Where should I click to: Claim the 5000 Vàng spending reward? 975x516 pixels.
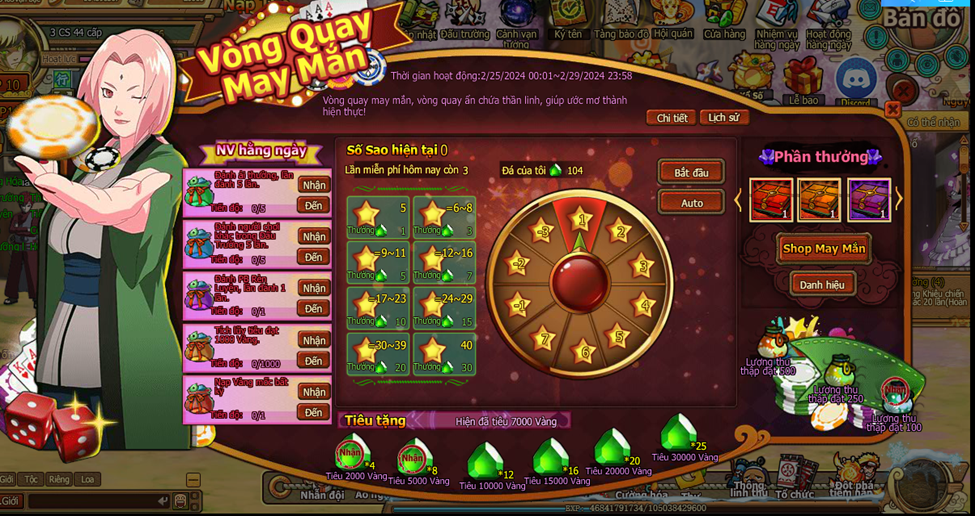(412, 459)
